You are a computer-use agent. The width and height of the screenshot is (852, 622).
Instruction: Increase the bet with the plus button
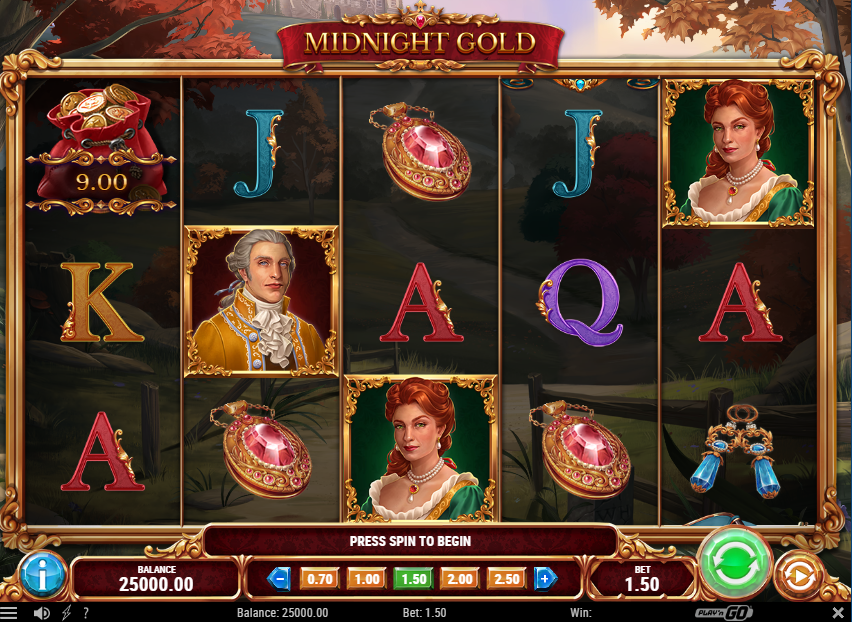[545, 578]
